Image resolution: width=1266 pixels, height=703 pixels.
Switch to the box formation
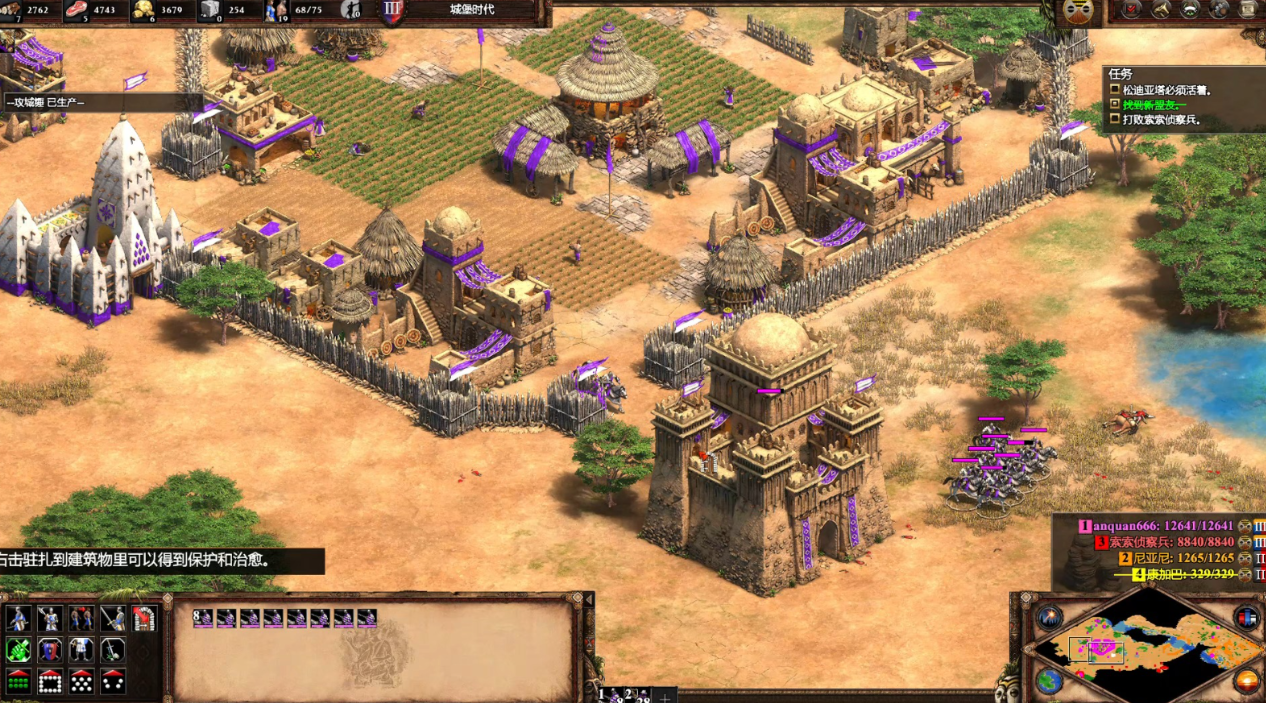click(x=50, y=683)
